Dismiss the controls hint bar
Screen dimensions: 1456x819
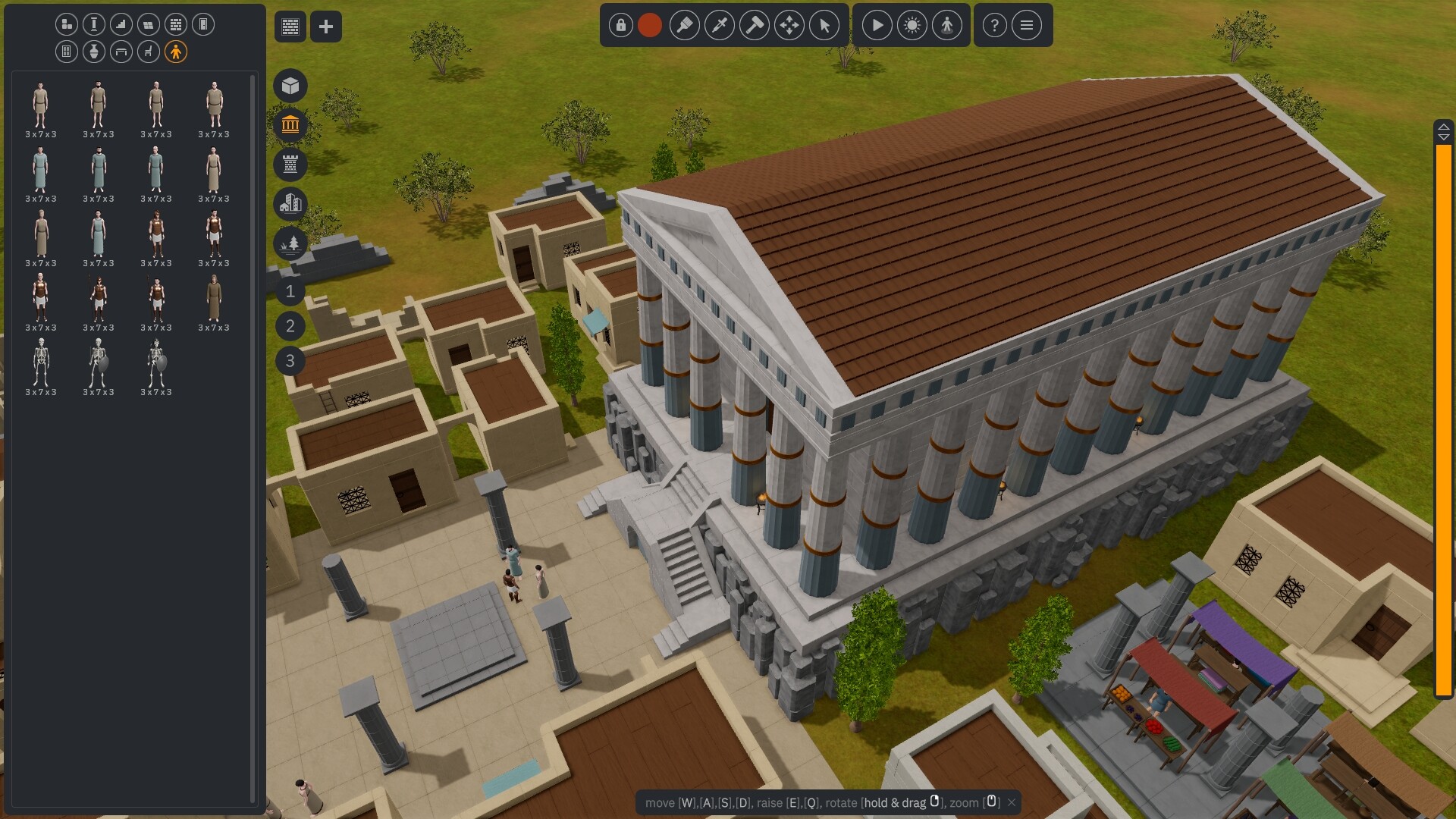pos(1011,802)
